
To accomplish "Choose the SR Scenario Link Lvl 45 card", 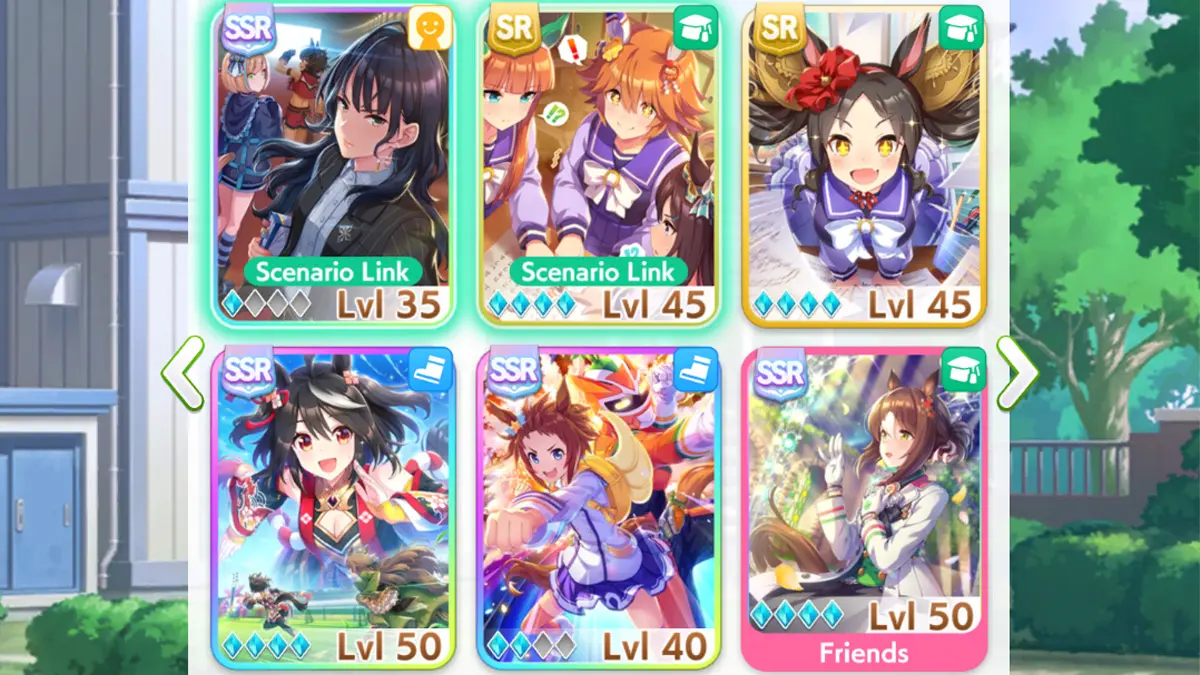I will pyautogui.click(x=598, y=165).
